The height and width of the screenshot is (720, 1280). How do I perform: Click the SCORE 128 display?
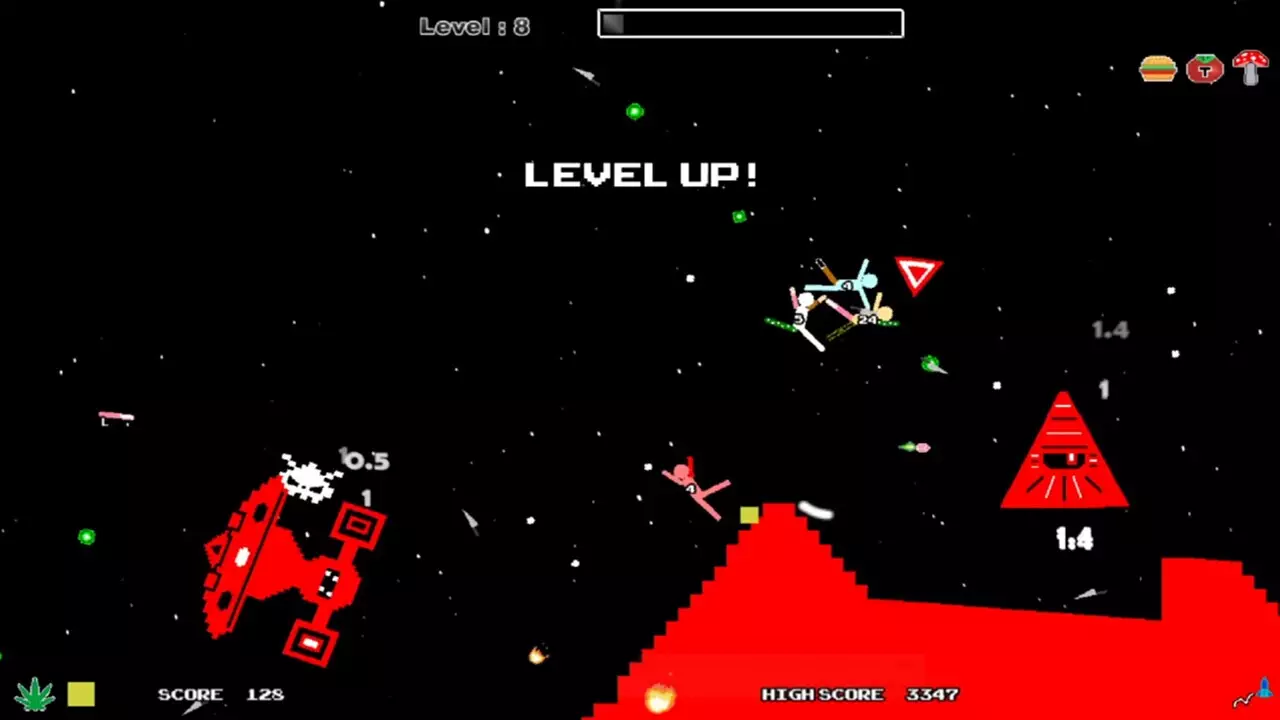pos(218,694)
